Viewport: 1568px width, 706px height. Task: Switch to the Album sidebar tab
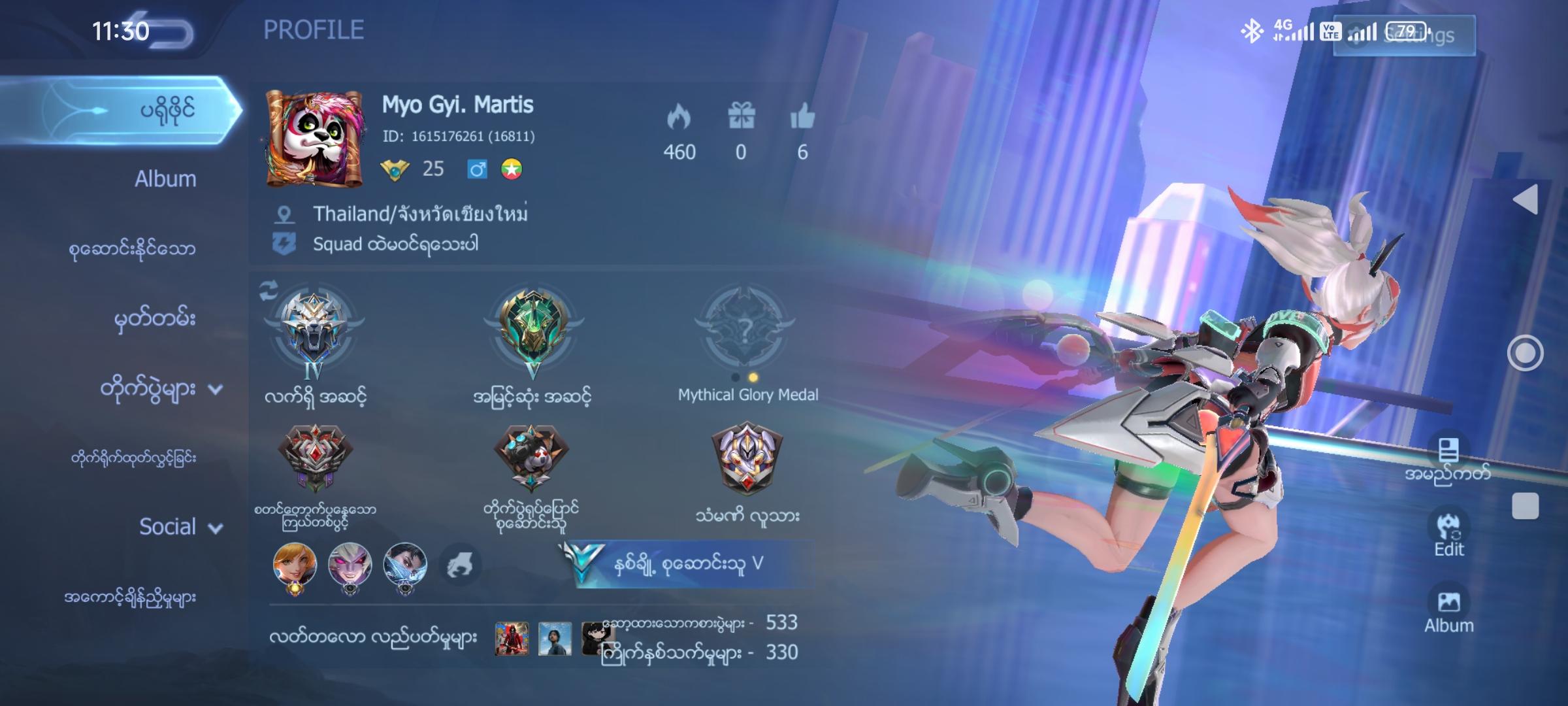(x=164, y=177)
